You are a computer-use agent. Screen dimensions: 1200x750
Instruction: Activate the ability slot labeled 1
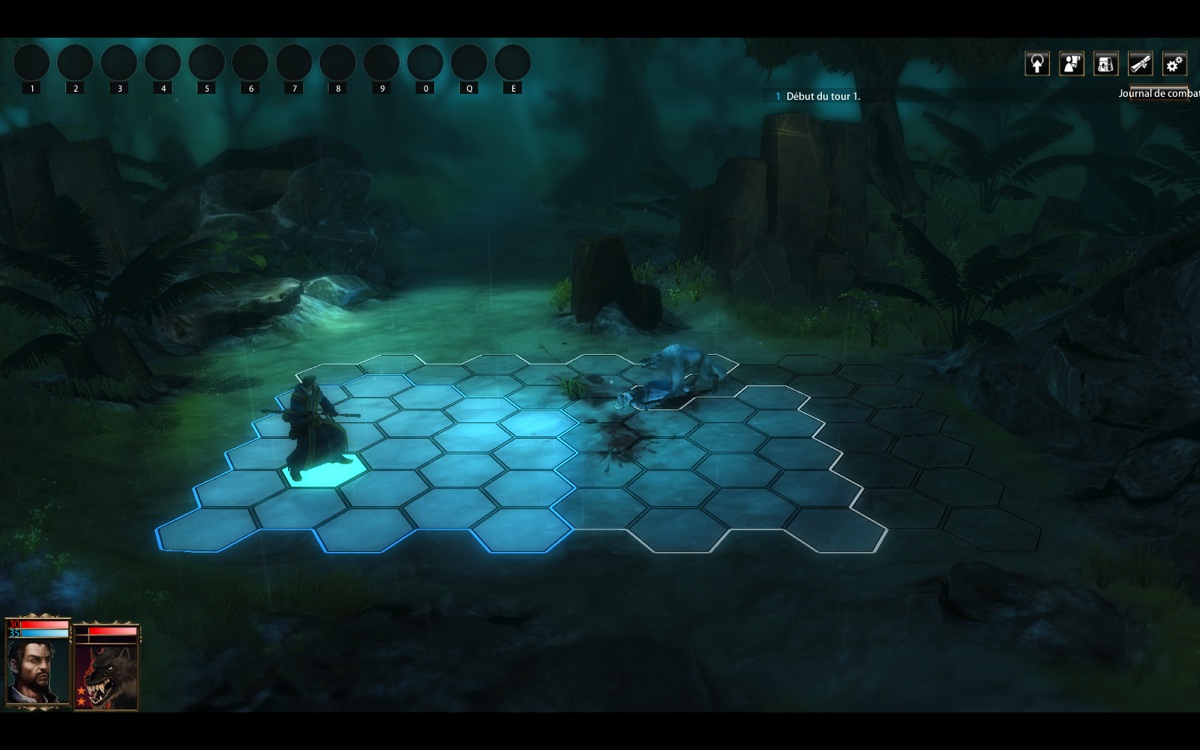pos(31,62)
